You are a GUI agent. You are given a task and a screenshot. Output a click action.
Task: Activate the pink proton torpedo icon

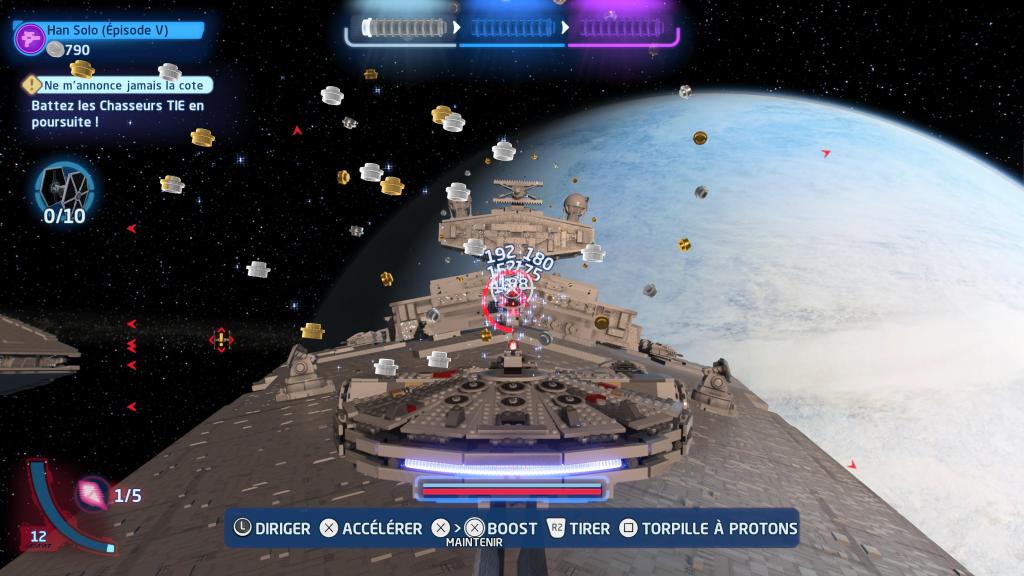(94, 491)
